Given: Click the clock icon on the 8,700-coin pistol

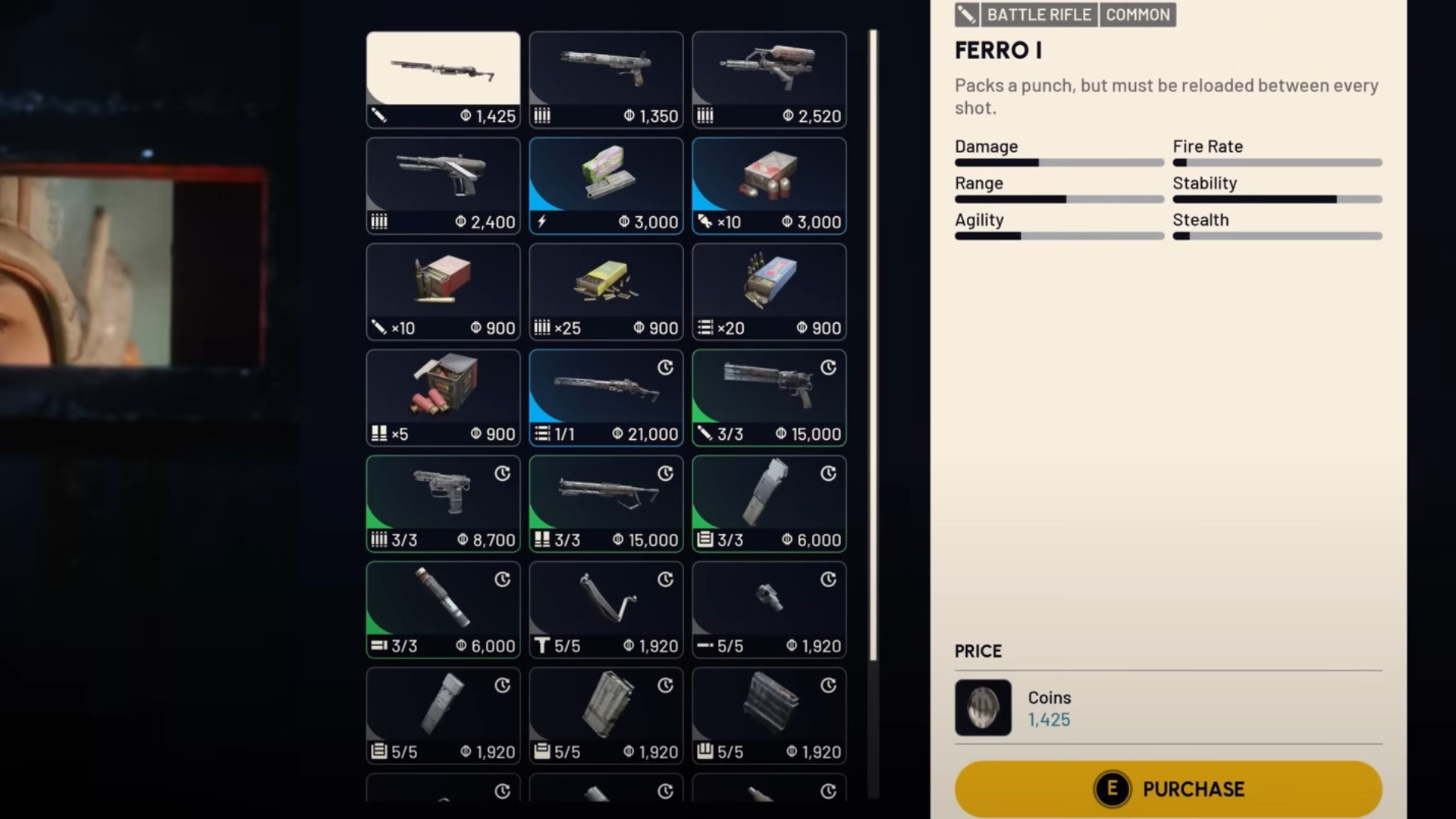Looking at the screenshot, I should 502,474.
